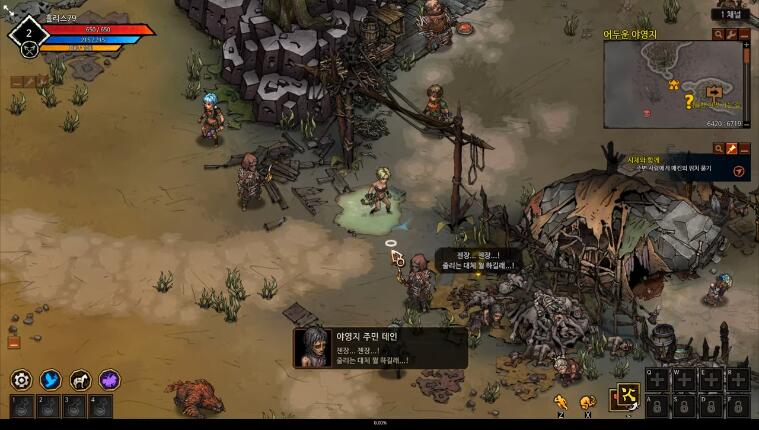Click the blue bird icon
The width and height of the screenshot is (759, 430).
pyautogui.click(x=50, y=380)
